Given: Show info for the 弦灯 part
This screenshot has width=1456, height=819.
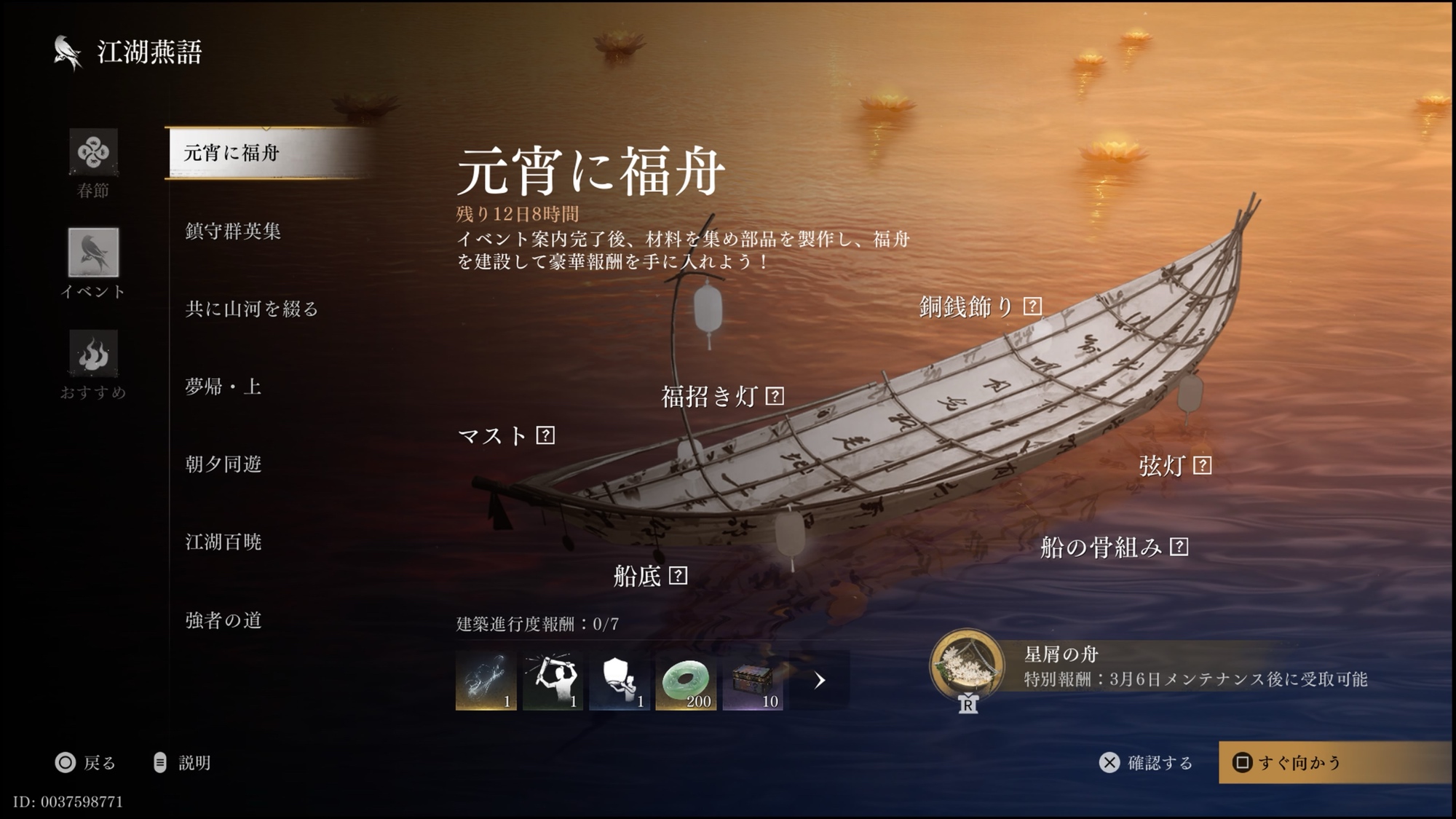Looking at the screenshot, I should pos(1202,465).
